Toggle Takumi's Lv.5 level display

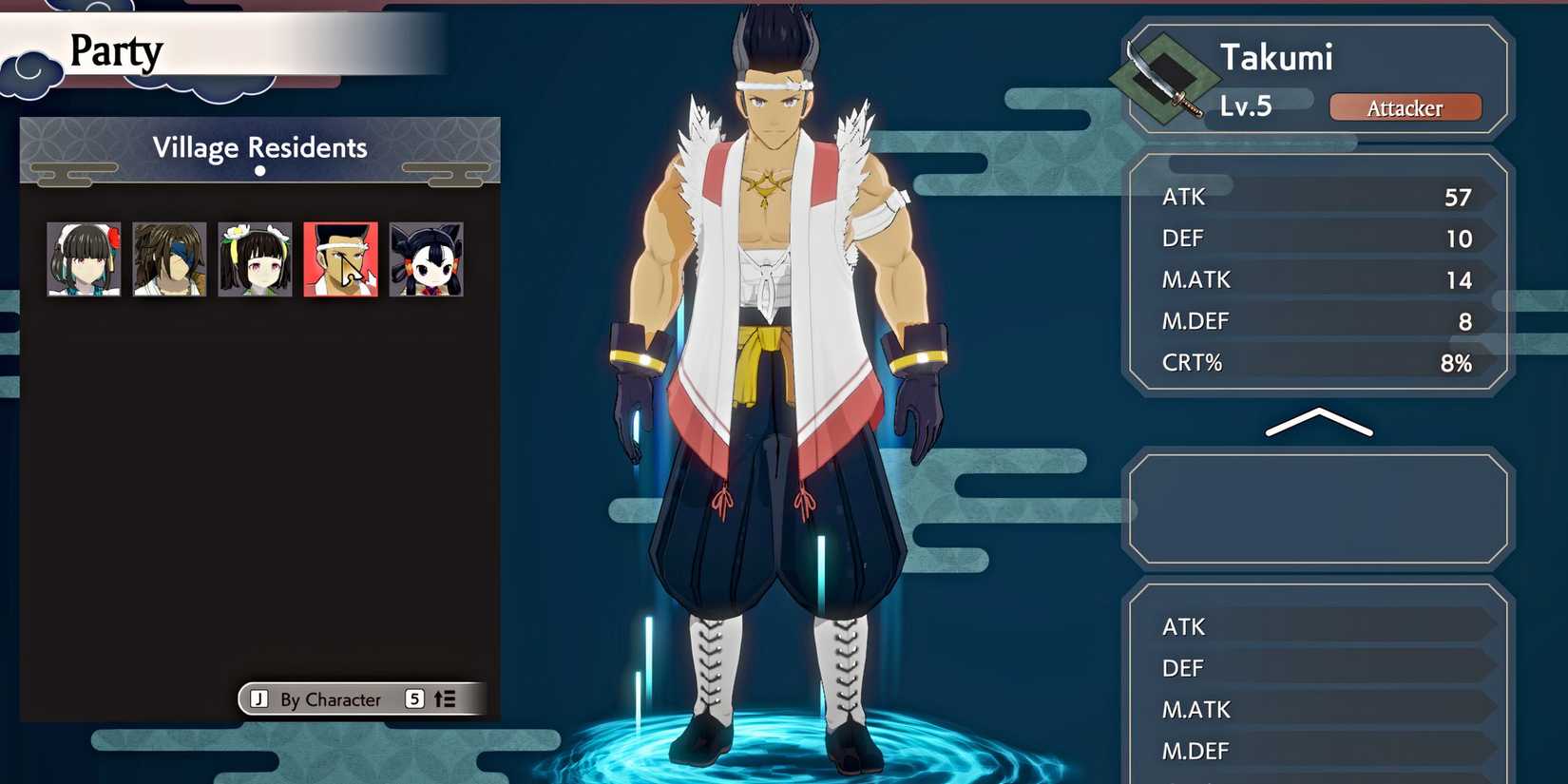tap(1246, 106)
